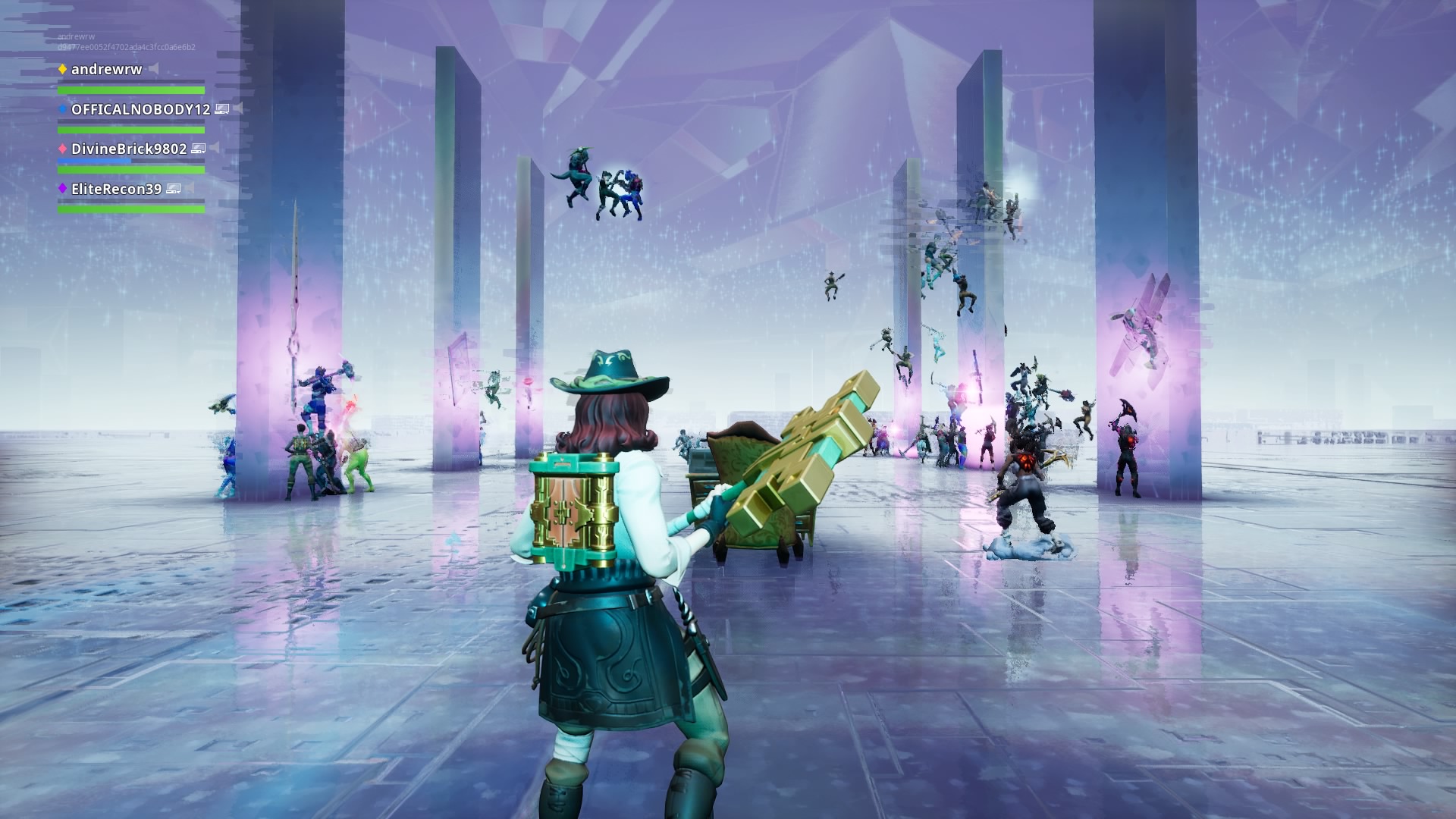Image resolution: width=1456 pixels, height=819 pixels.
Task: Click the PC platform icon beside DivineBrick9802
Action: 199,149
